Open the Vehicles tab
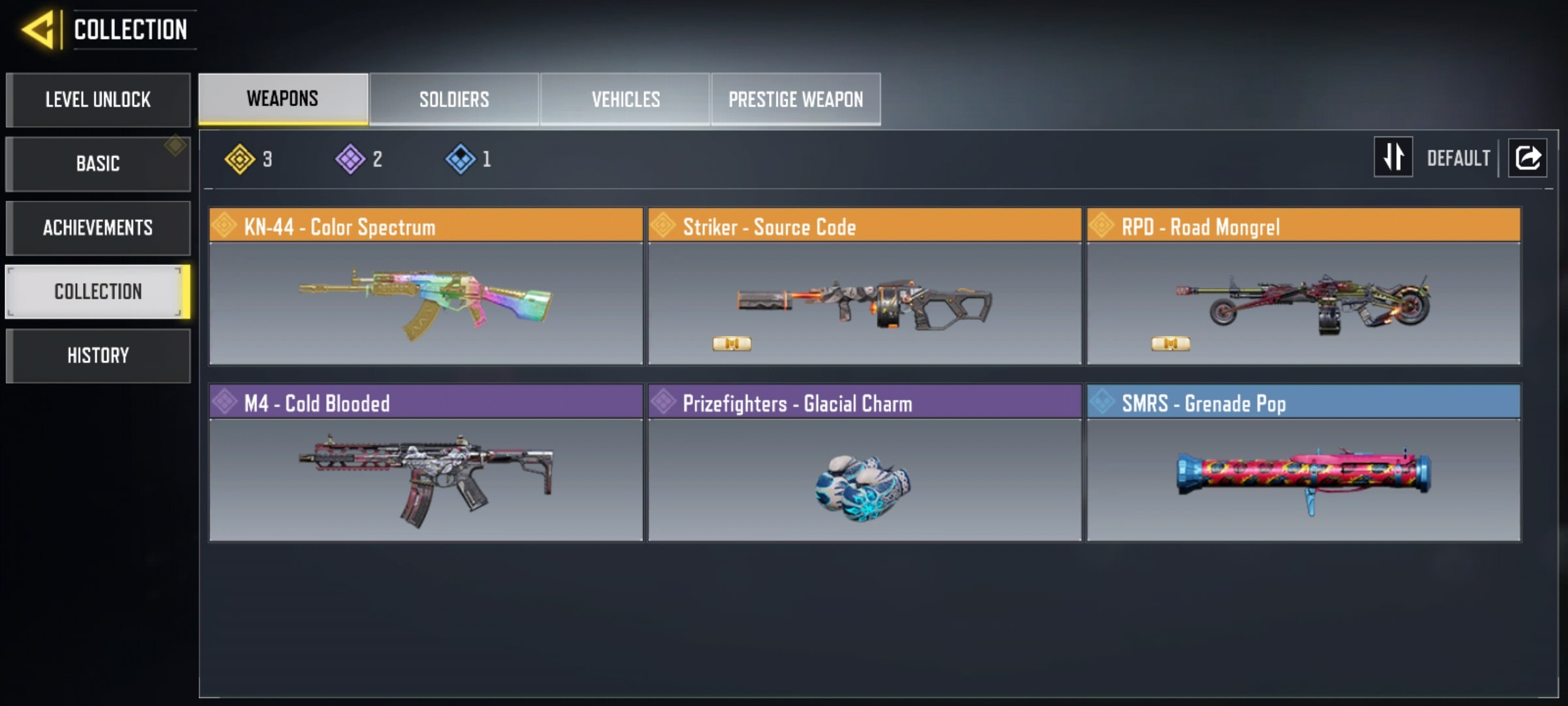 [x=625, y=99]
